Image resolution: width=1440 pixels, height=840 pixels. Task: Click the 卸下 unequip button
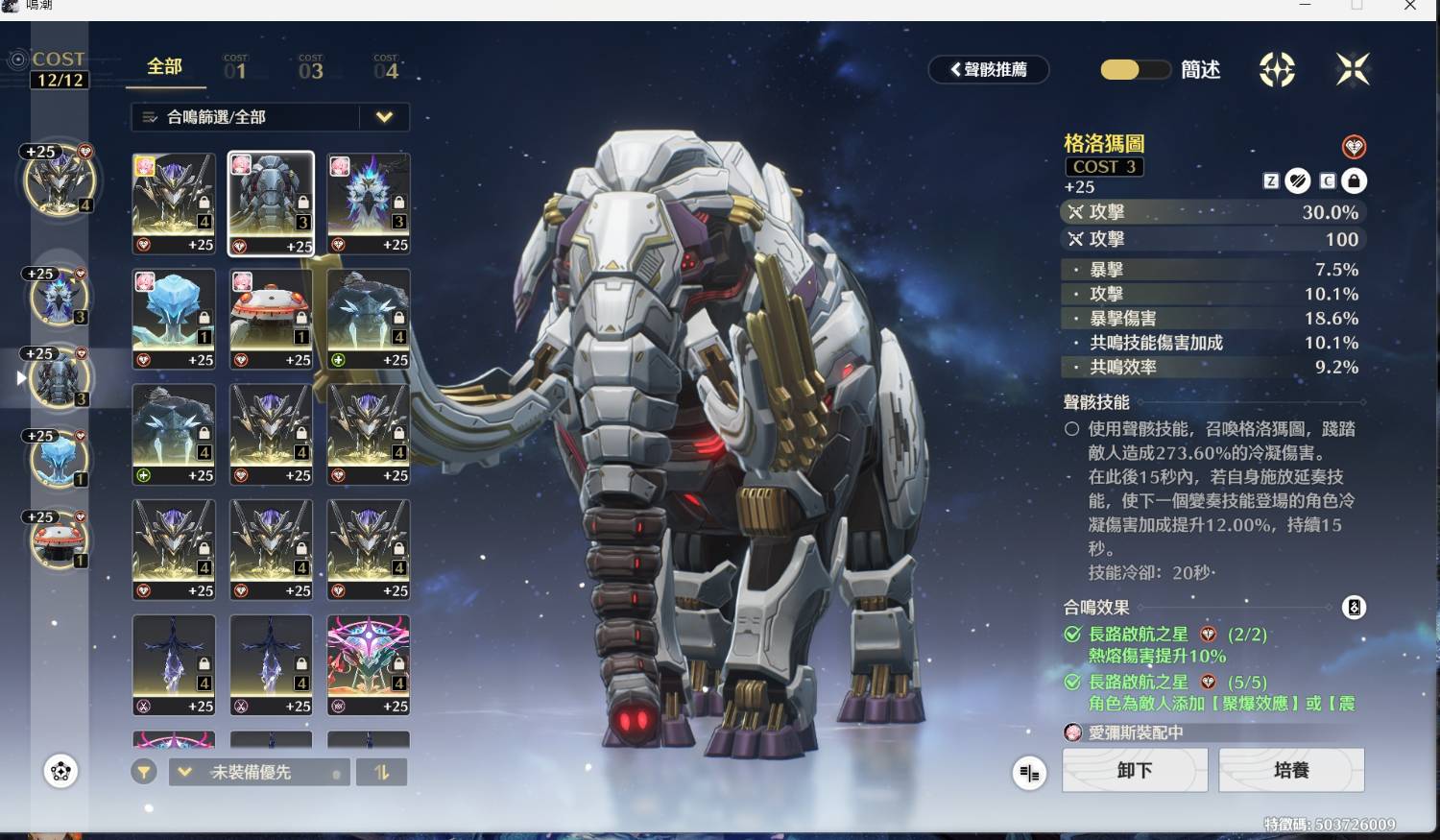pyautogui.click(x=1134, y=770)
